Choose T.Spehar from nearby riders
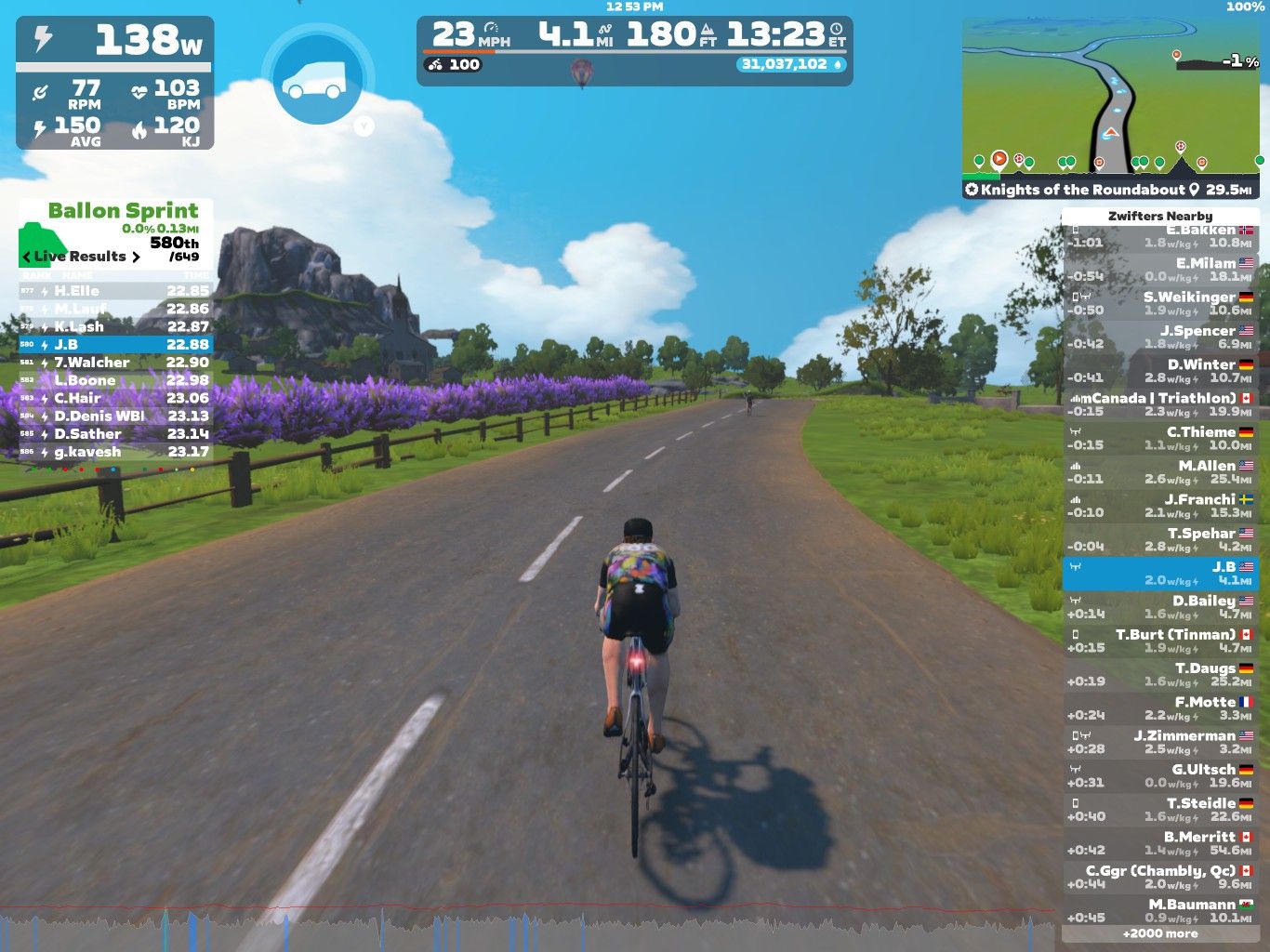The width and height of the screenshot is (1270, 952). click(x=1159, y=539)
